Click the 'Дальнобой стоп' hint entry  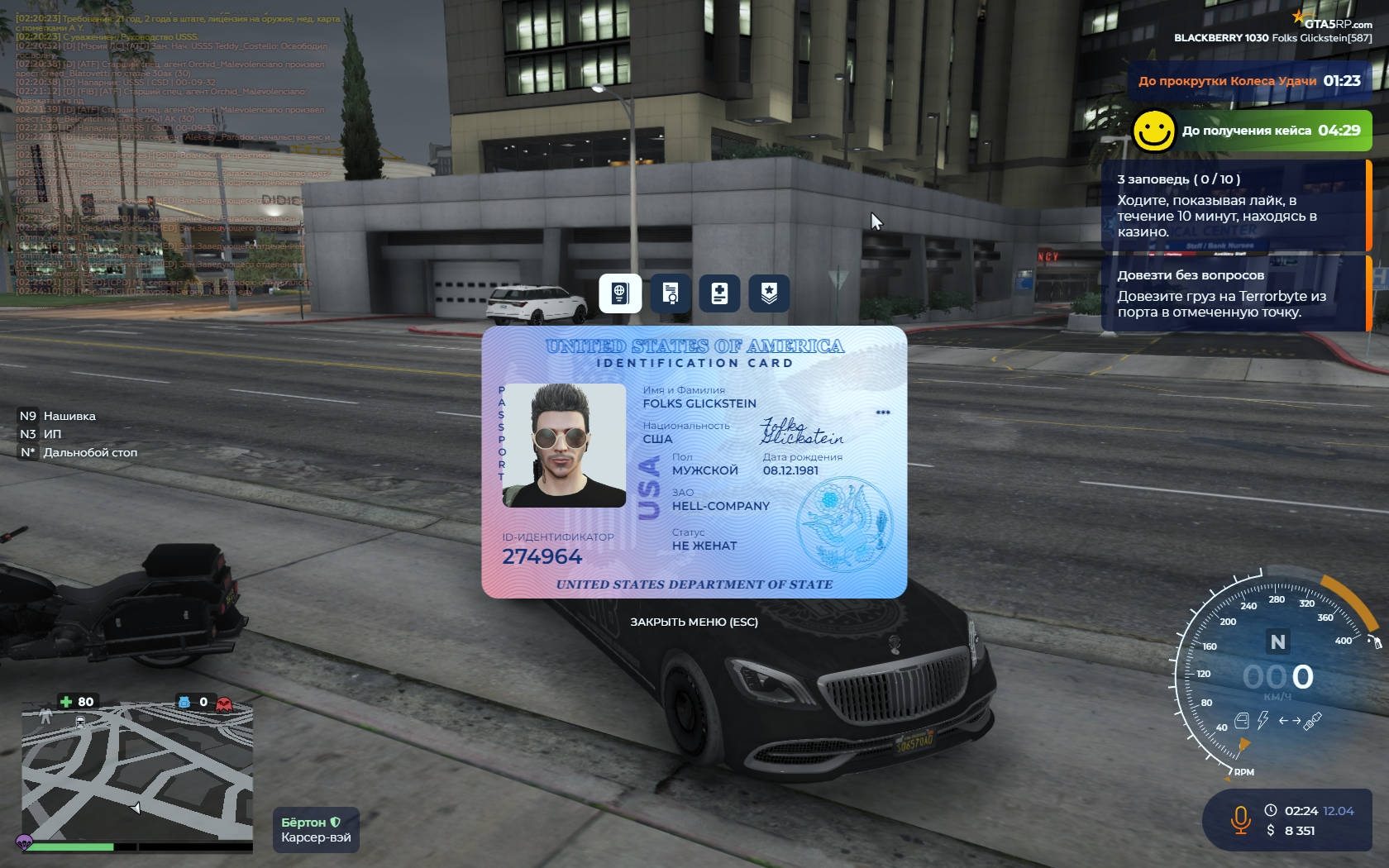90,452
